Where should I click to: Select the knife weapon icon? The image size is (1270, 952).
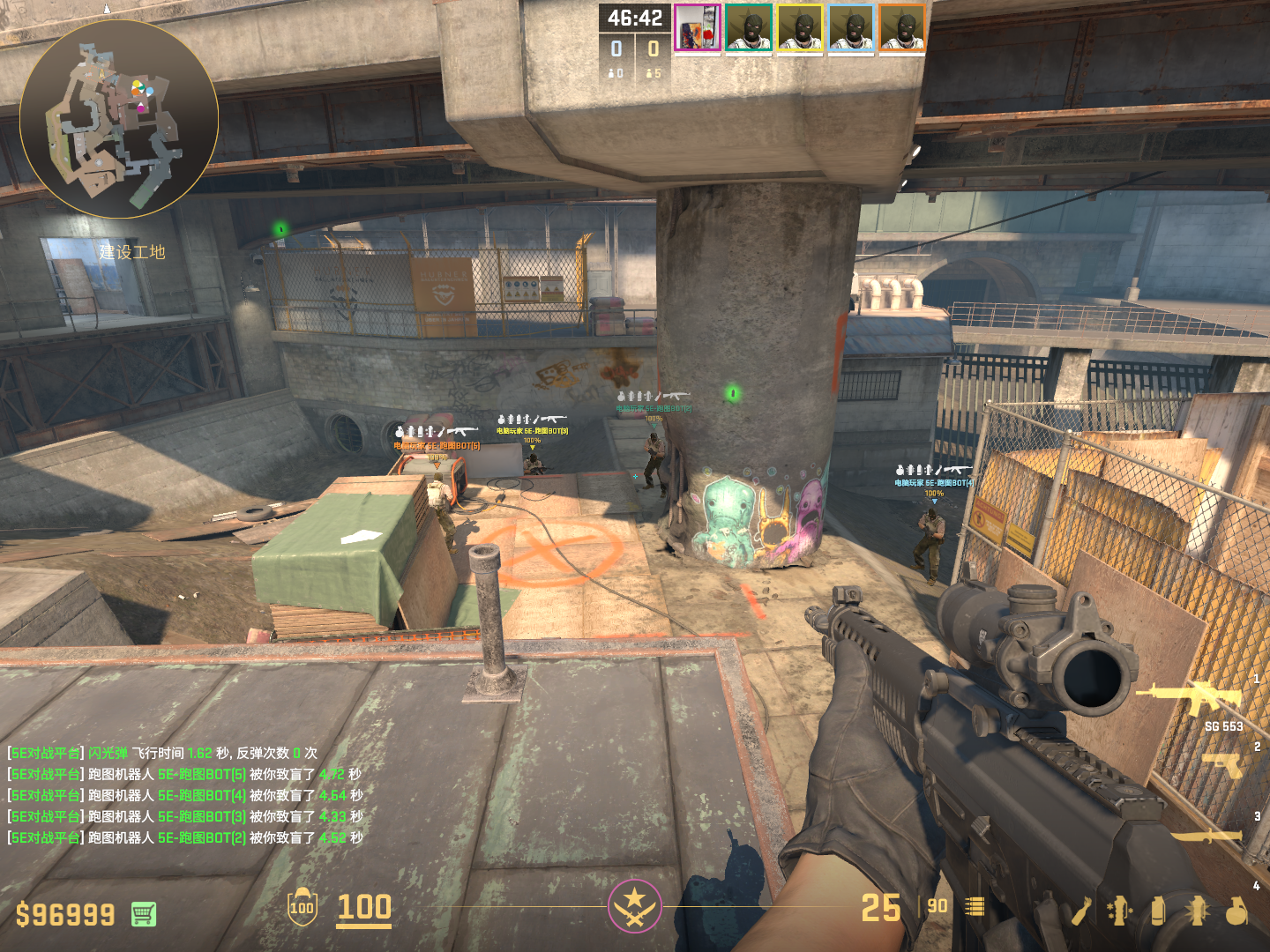point(1206,835)
